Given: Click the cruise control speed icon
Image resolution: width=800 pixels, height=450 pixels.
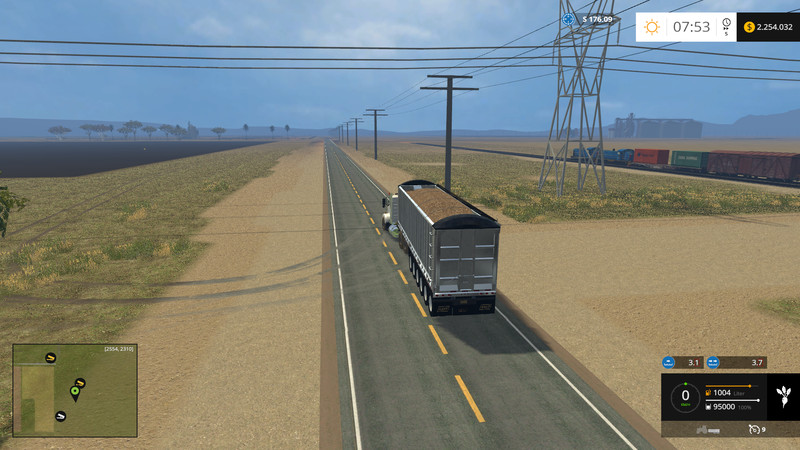Looking at the screenshot, I should pos(754,429).
